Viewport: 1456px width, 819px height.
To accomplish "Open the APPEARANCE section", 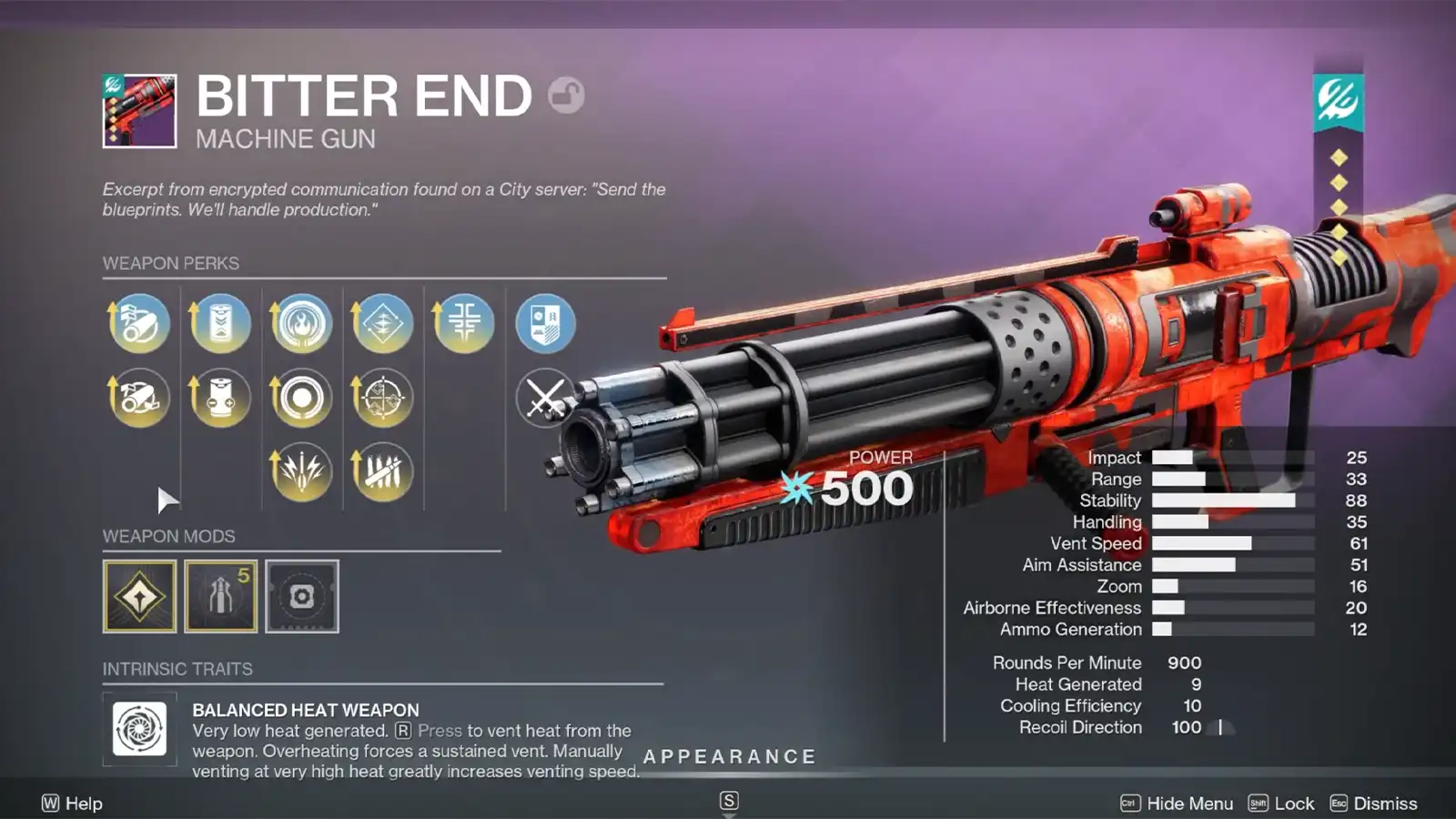I will click(x=729, y=756).
